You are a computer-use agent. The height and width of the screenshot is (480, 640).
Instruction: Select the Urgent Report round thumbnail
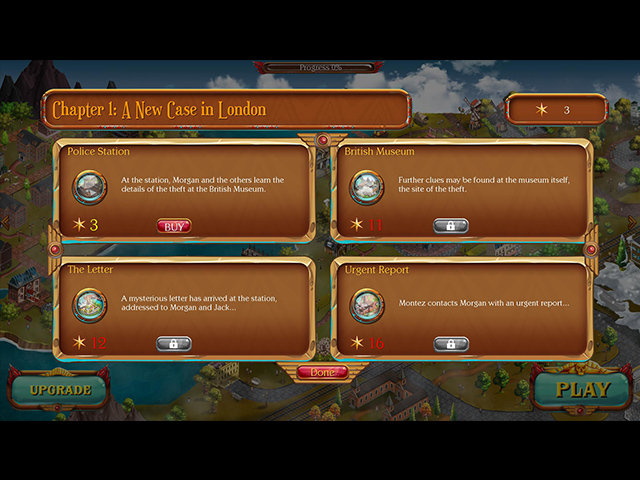point(366,305)
